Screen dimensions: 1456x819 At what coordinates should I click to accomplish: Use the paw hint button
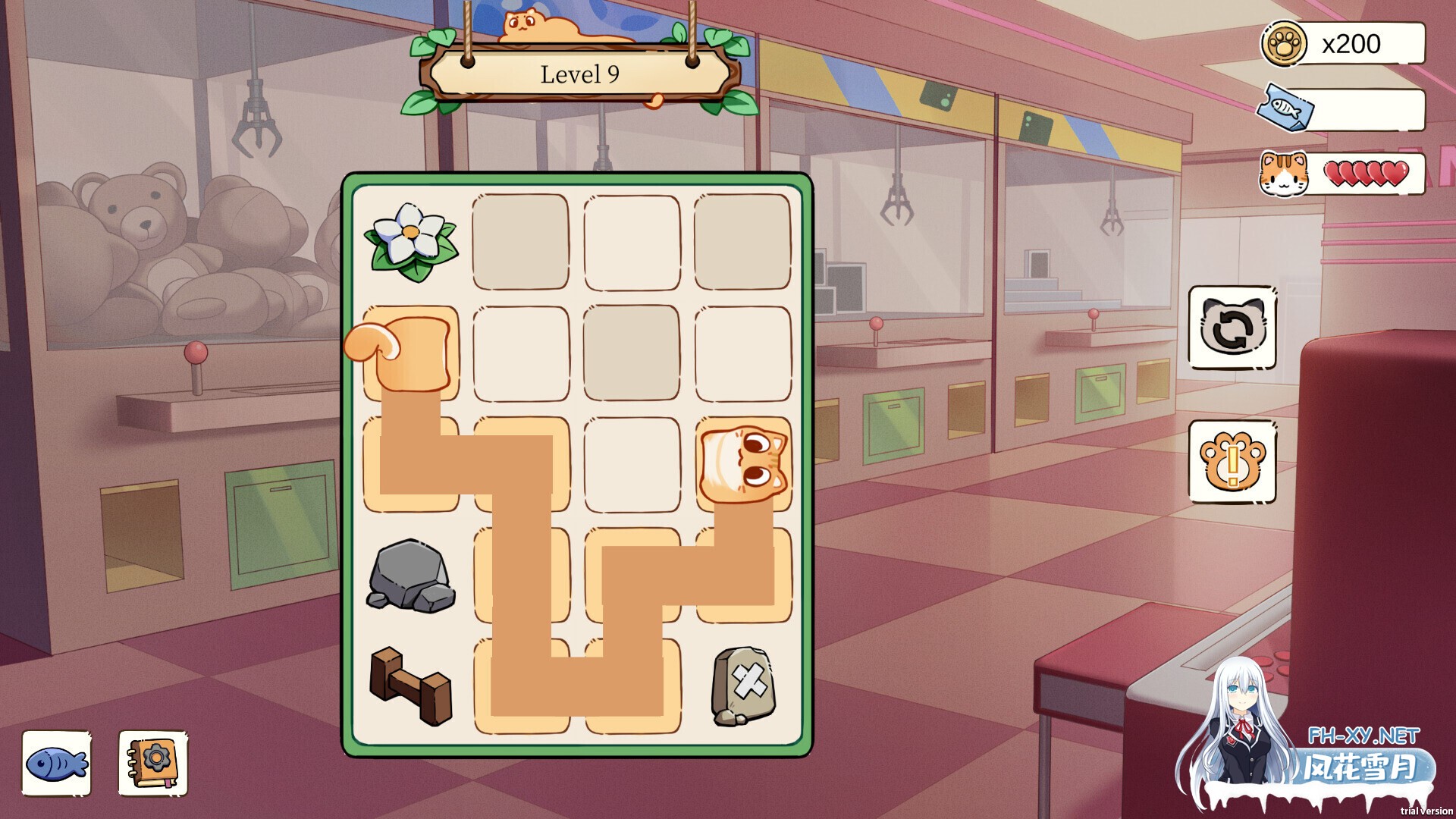(1232, 461)
